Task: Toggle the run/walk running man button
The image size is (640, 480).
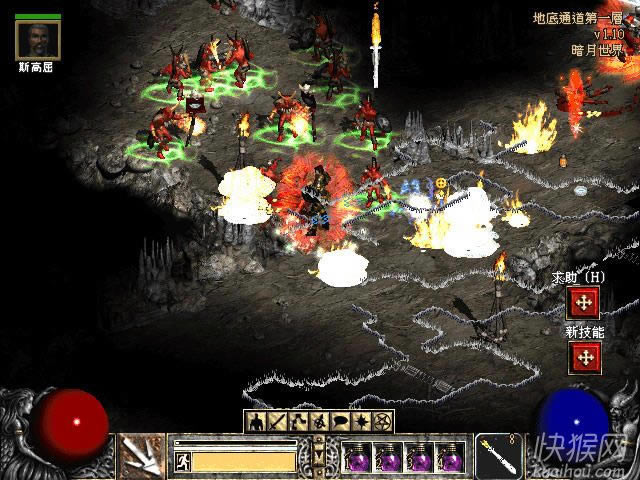Action: pos(183,461)
